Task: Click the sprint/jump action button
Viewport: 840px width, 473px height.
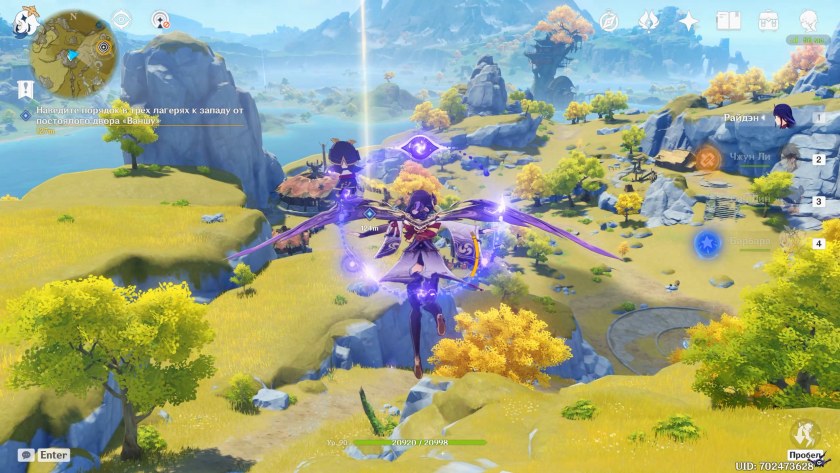Action: pyautogui.click(x=803, y=434)
